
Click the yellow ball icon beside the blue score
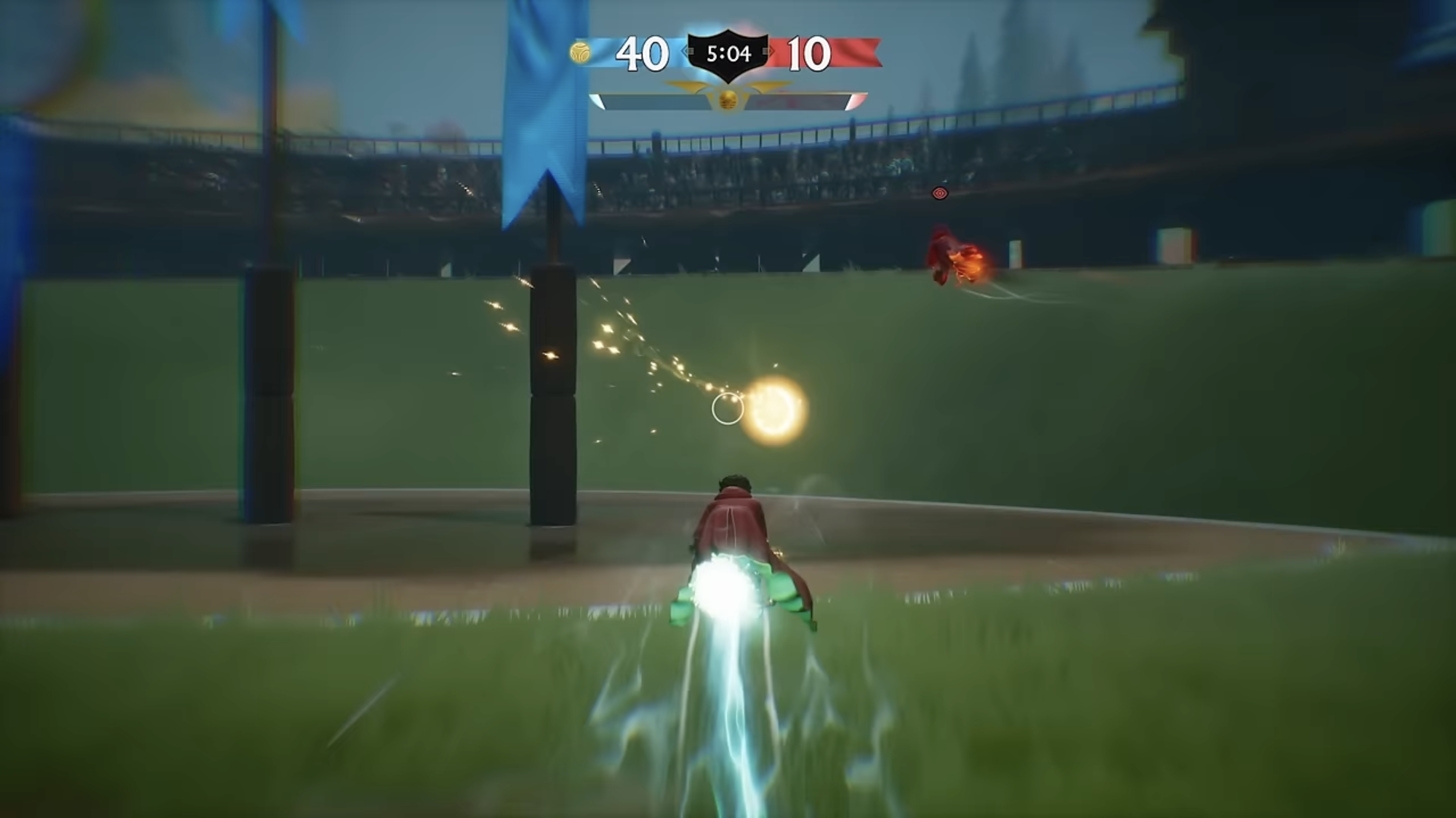[581, 53]
